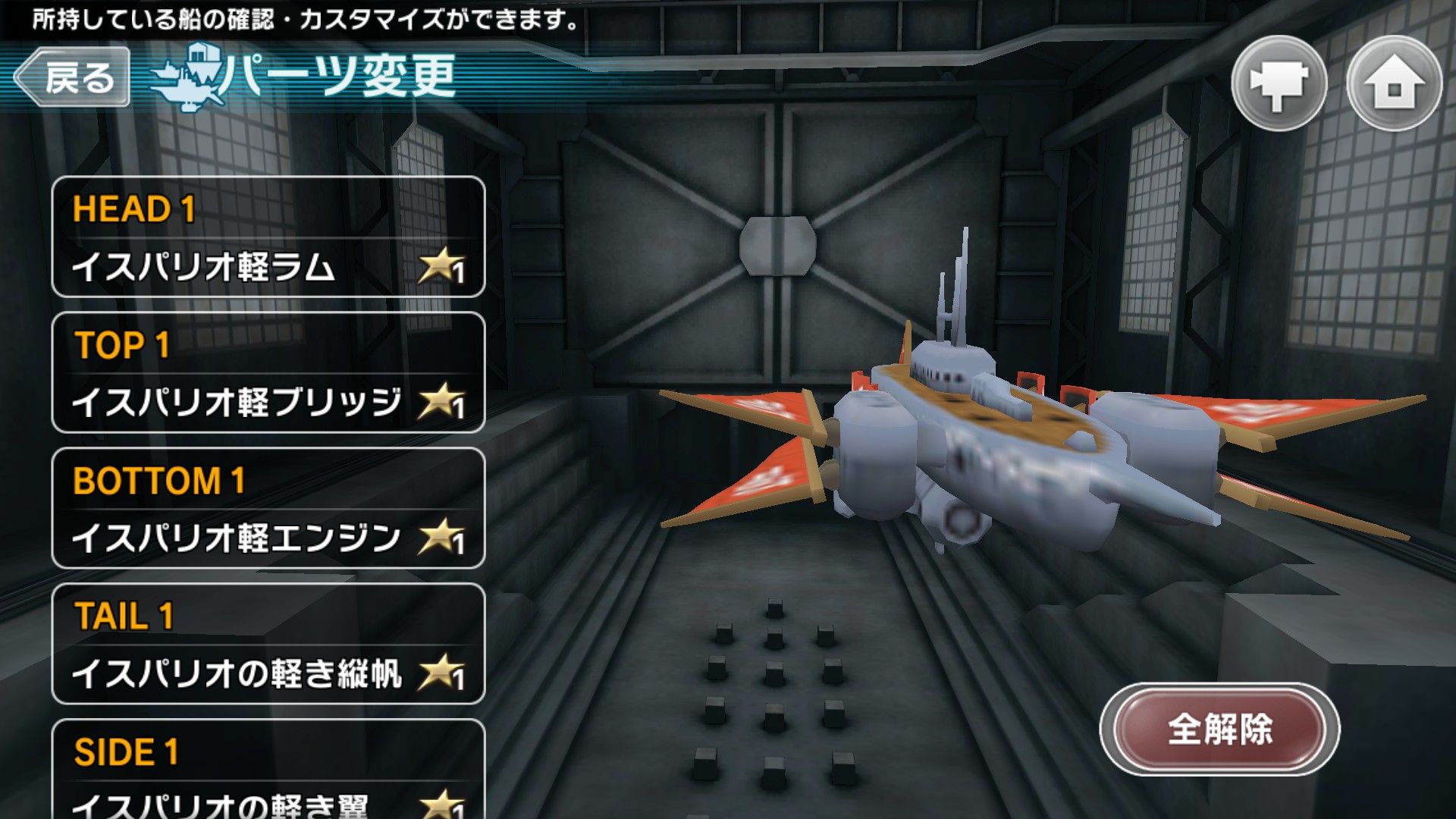
Task: Open the HEAD 1 part slot
Action: coord(268,237)
